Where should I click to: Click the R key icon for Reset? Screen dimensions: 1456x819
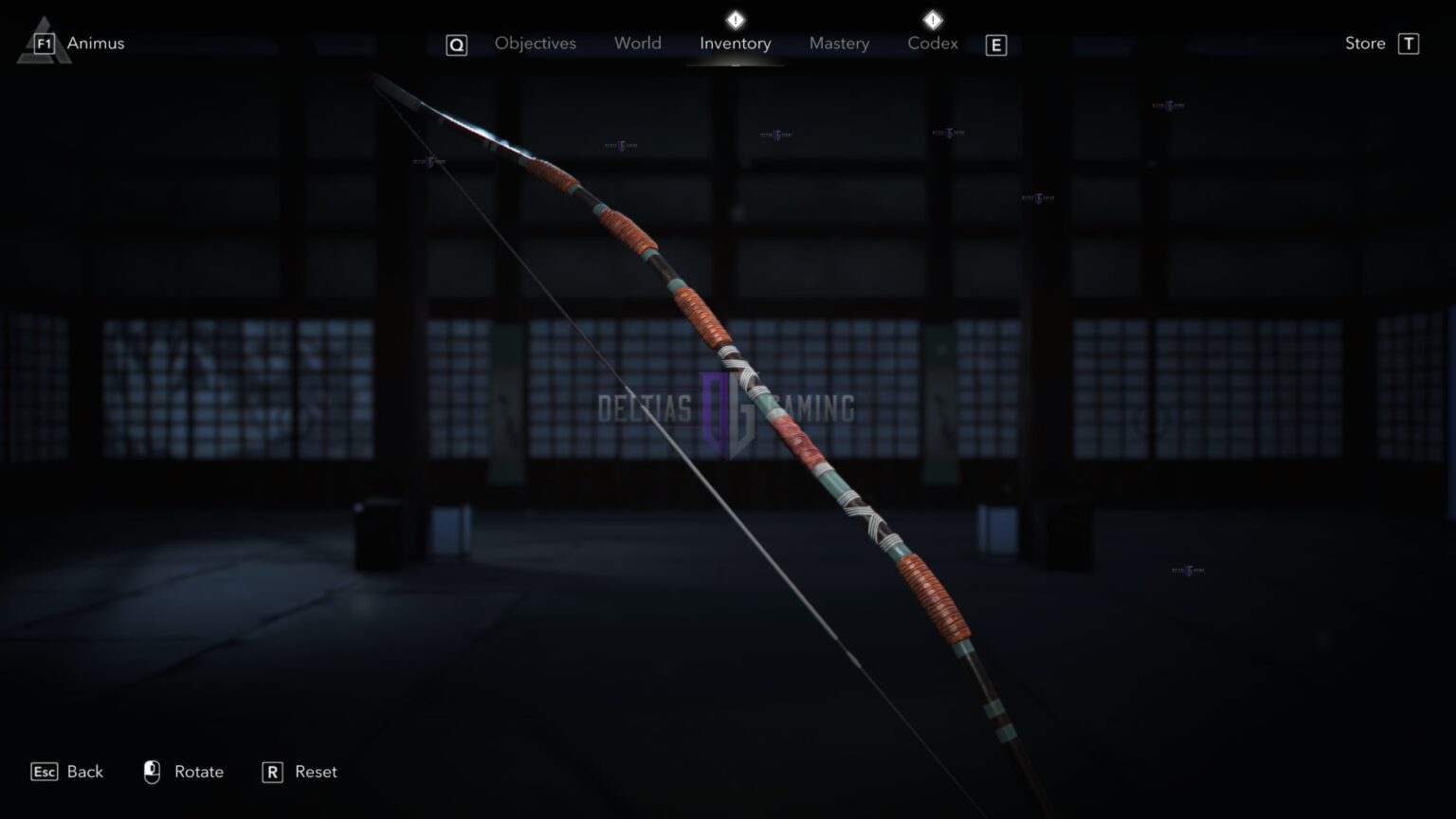tap(272, 772)
